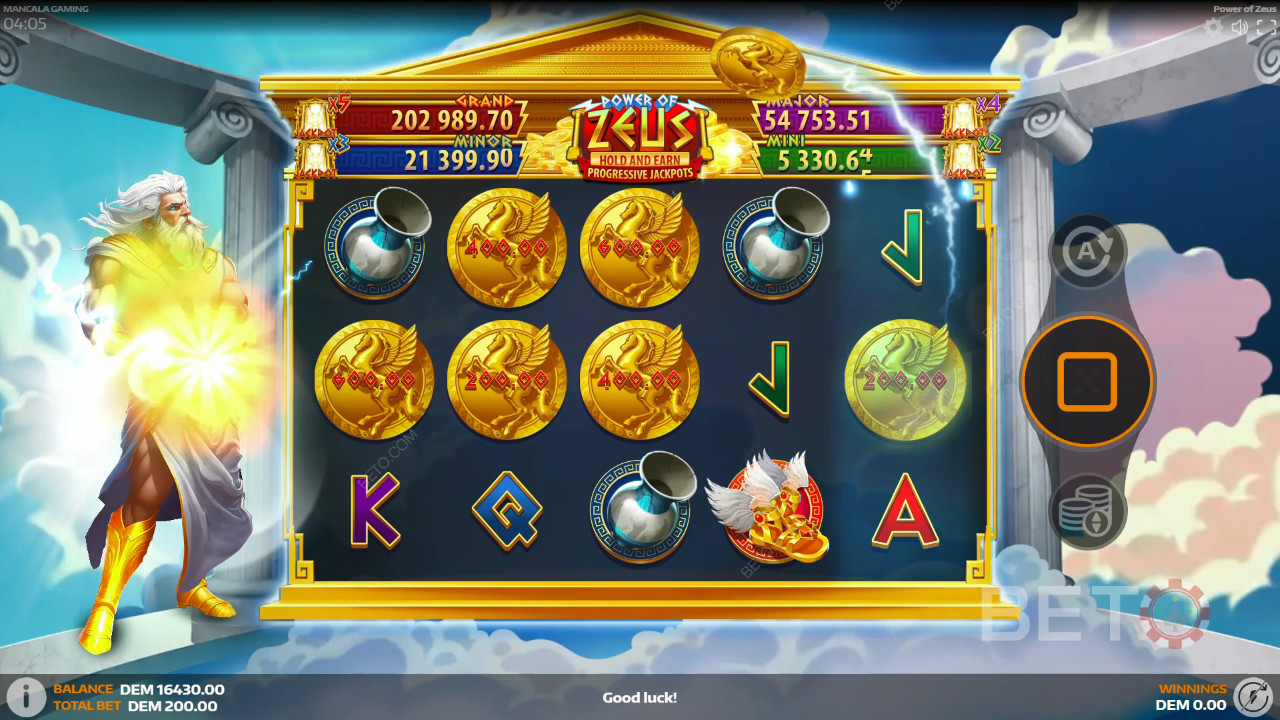
Task: Toggle the sound speaker icon
Action: coord(1240,28)
